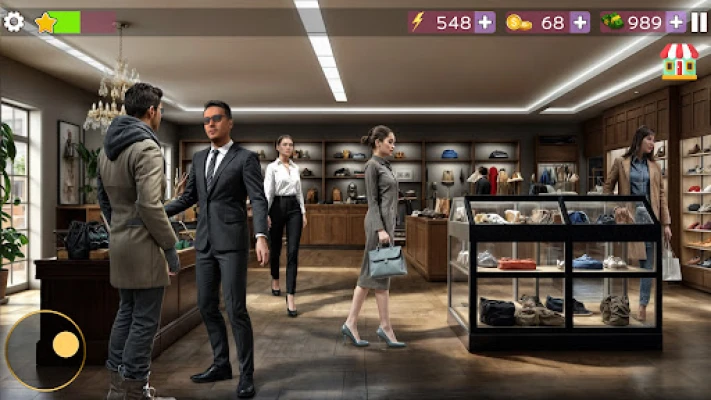Tap the virtual joystick knob

tap(66, 344)
